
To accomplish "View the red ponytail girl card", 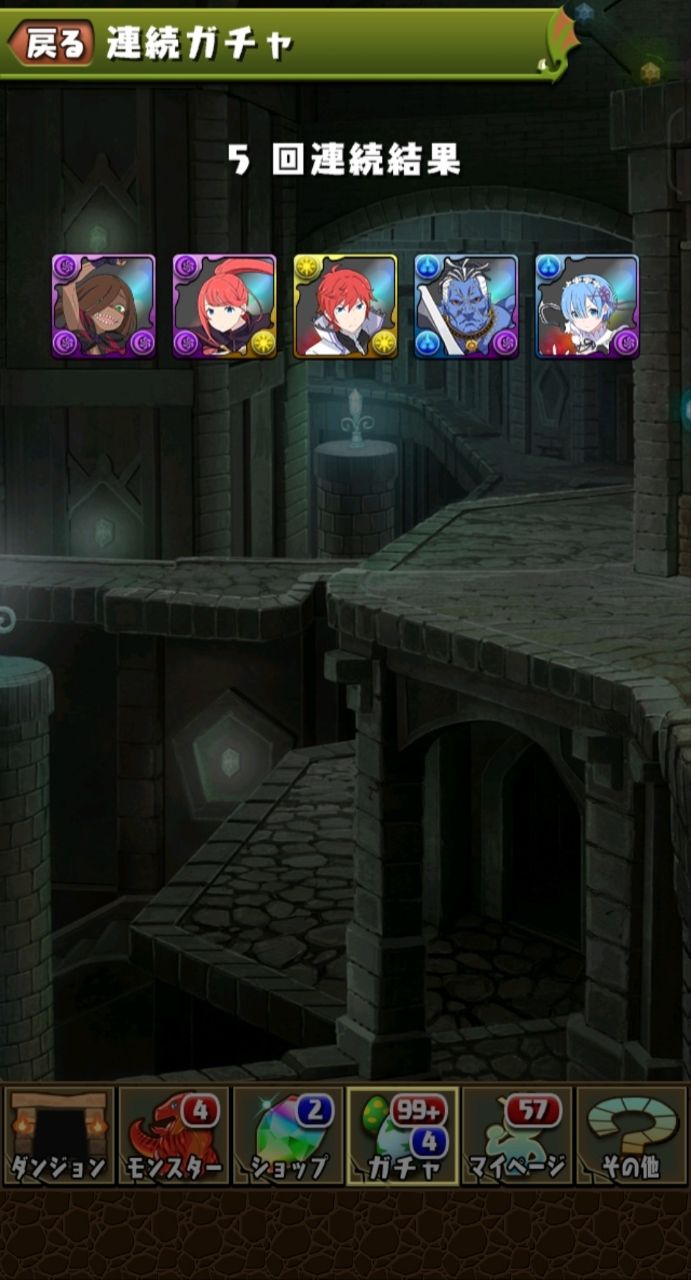I will pyautogui.click(x=224, y=306).
